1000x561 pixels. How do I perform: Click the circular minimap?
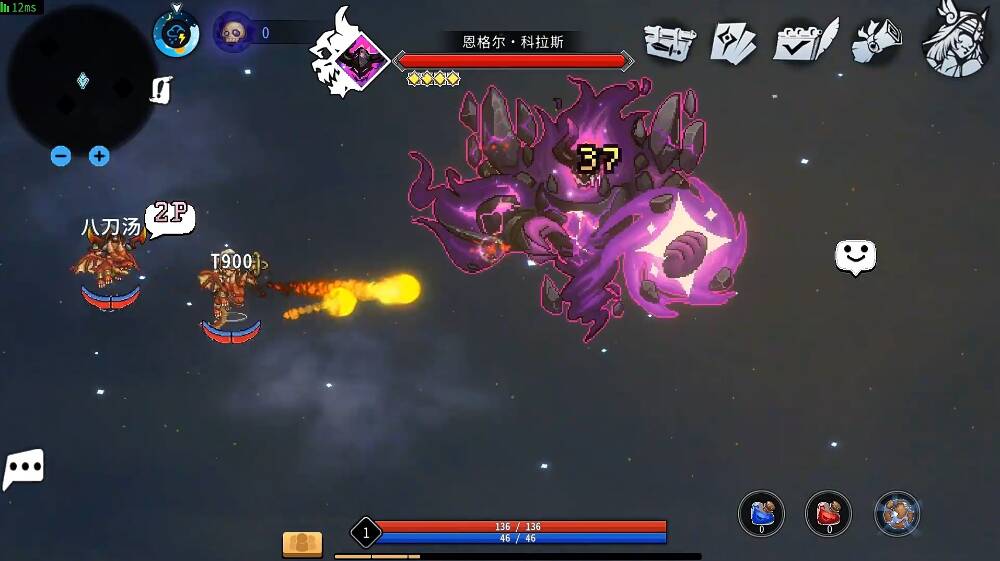click(78, 80)
